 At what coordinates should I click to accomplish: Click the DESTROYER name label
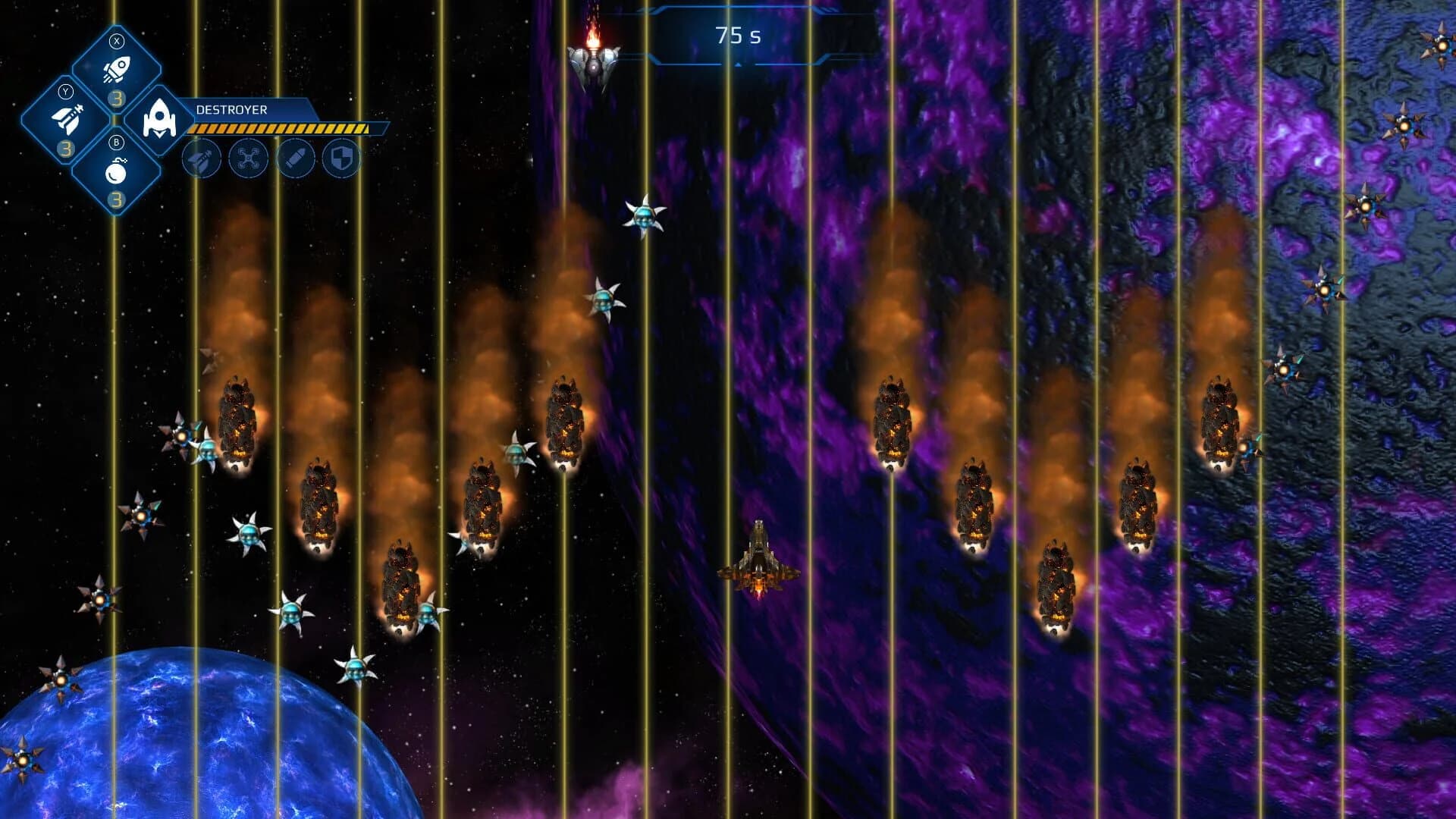[231, 108]
